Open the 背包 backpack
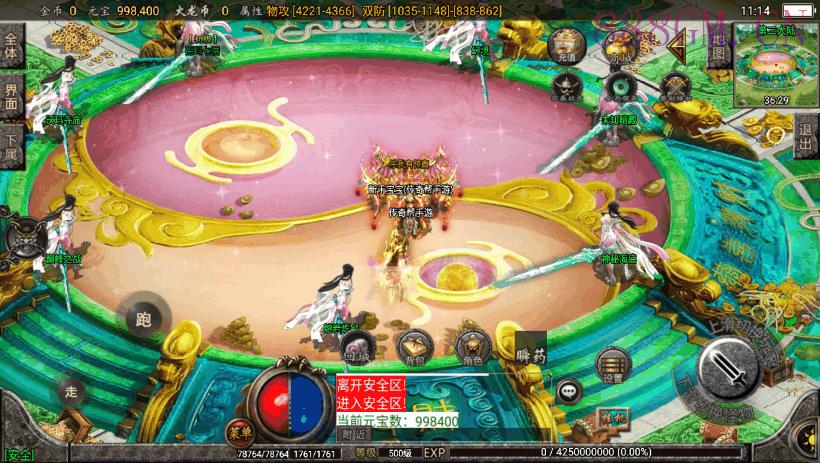 click(x=414, y=345)
